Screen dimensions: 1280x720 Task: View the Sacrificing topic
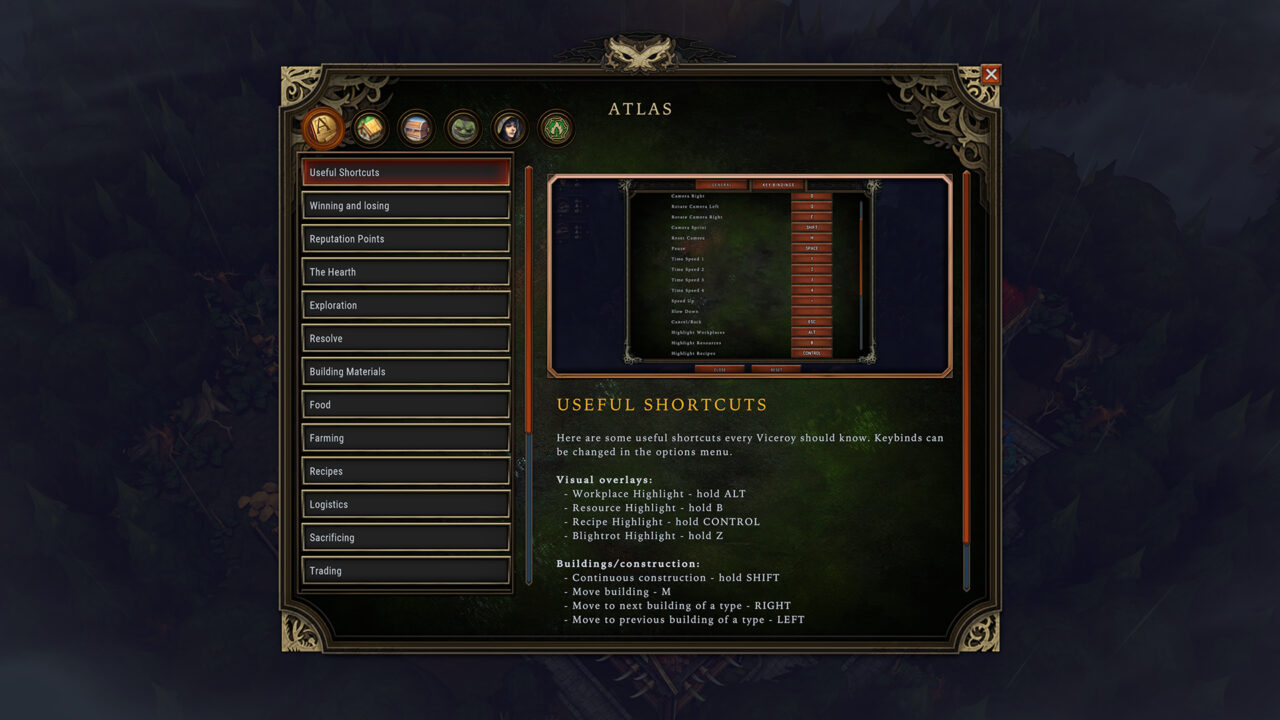(x=406, y=537)
